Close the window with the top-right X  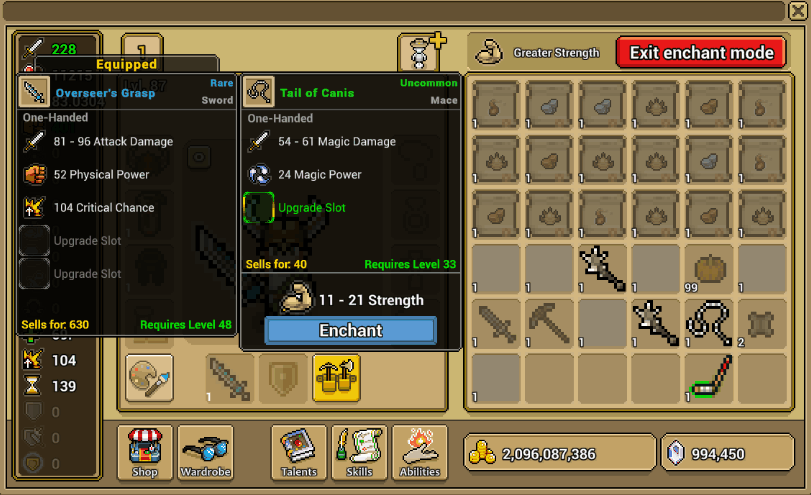[x=797, y=10]
